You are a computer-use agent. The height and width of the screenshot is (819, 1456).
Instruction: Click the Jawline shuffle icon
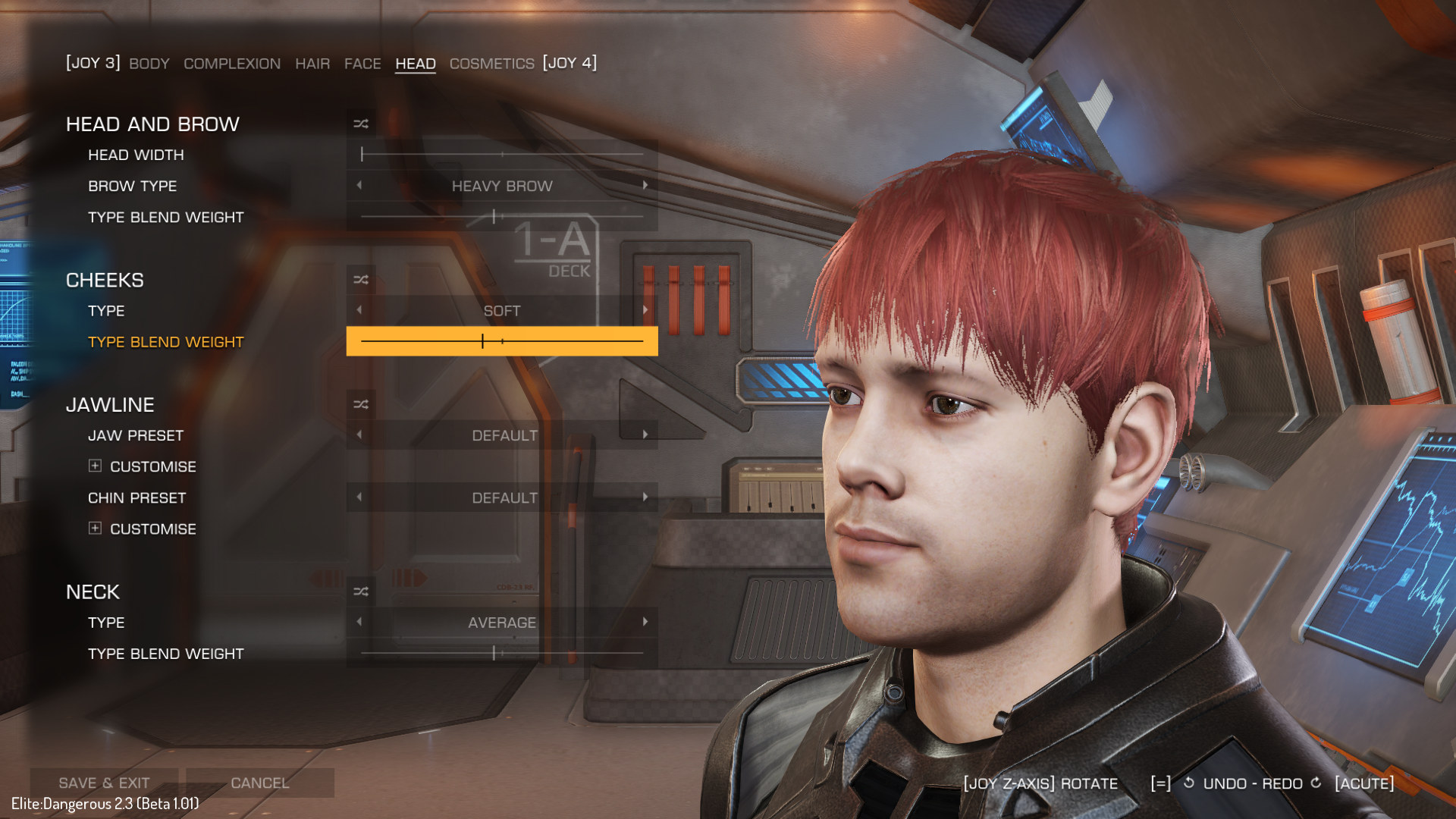pyautogui.click(x=361, y=405)
